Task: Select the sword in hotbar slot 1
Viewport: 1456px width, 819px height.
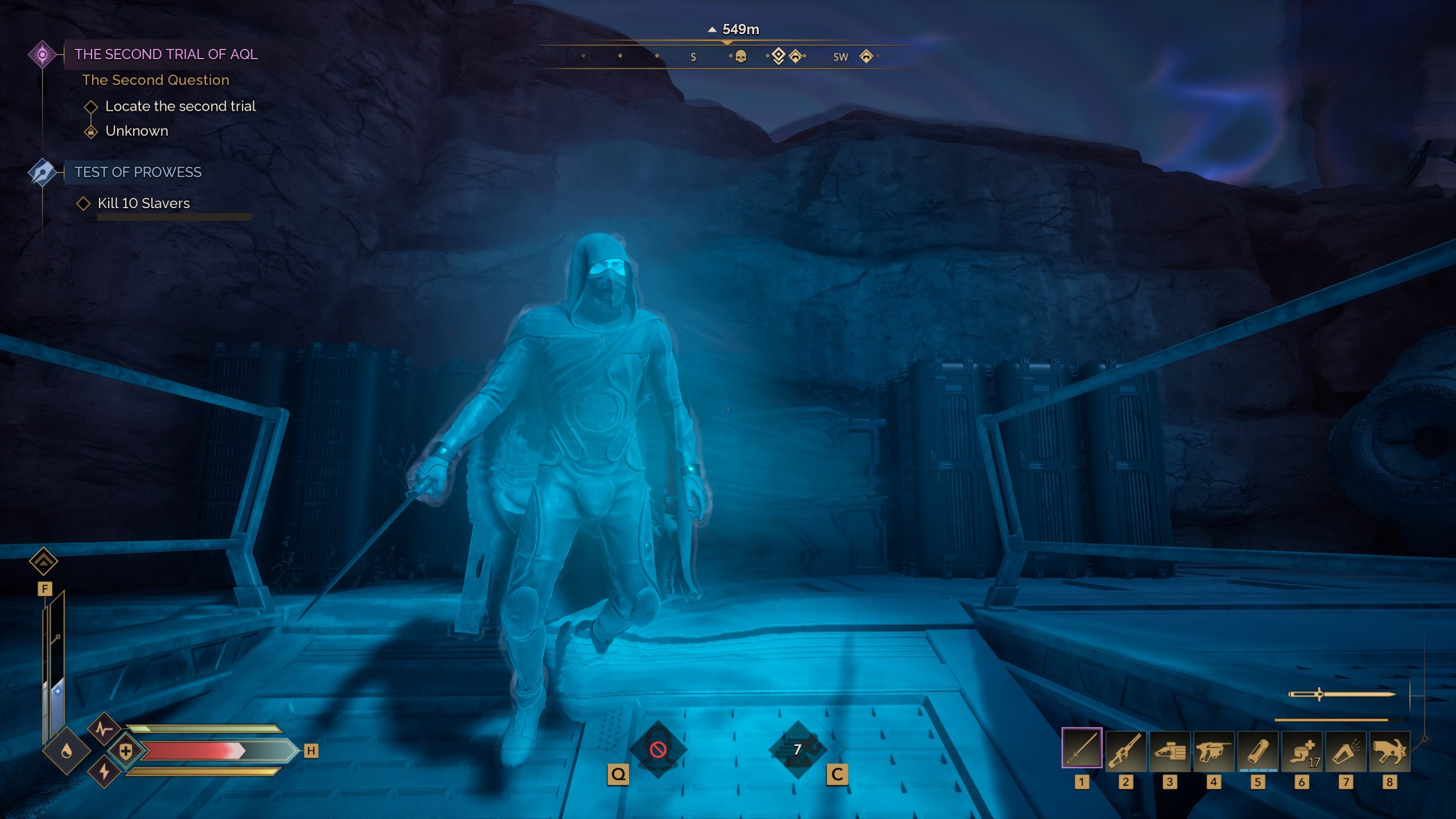Action: tap(1081, 748)
